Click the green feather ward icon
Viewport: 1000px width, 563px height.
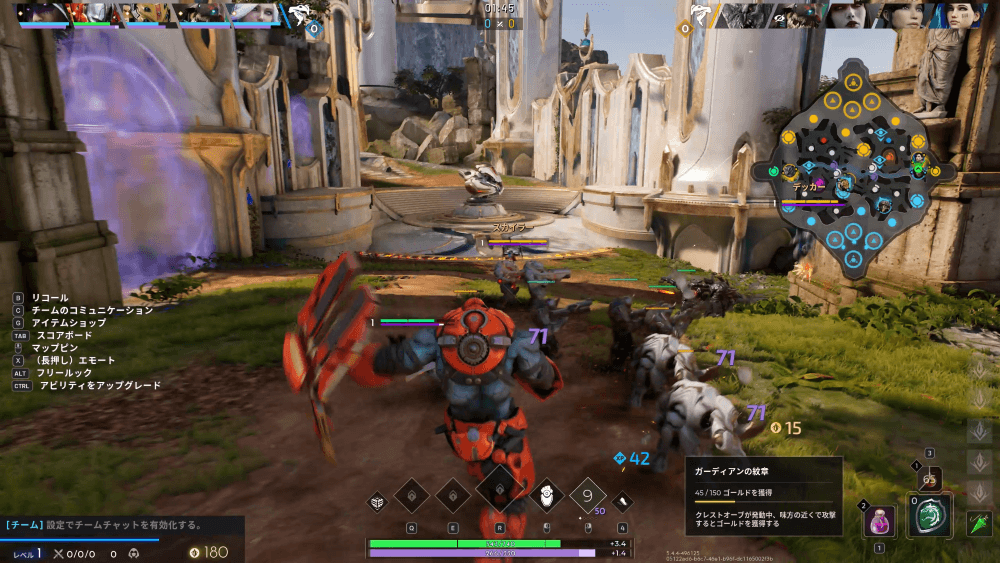[979, 523]
